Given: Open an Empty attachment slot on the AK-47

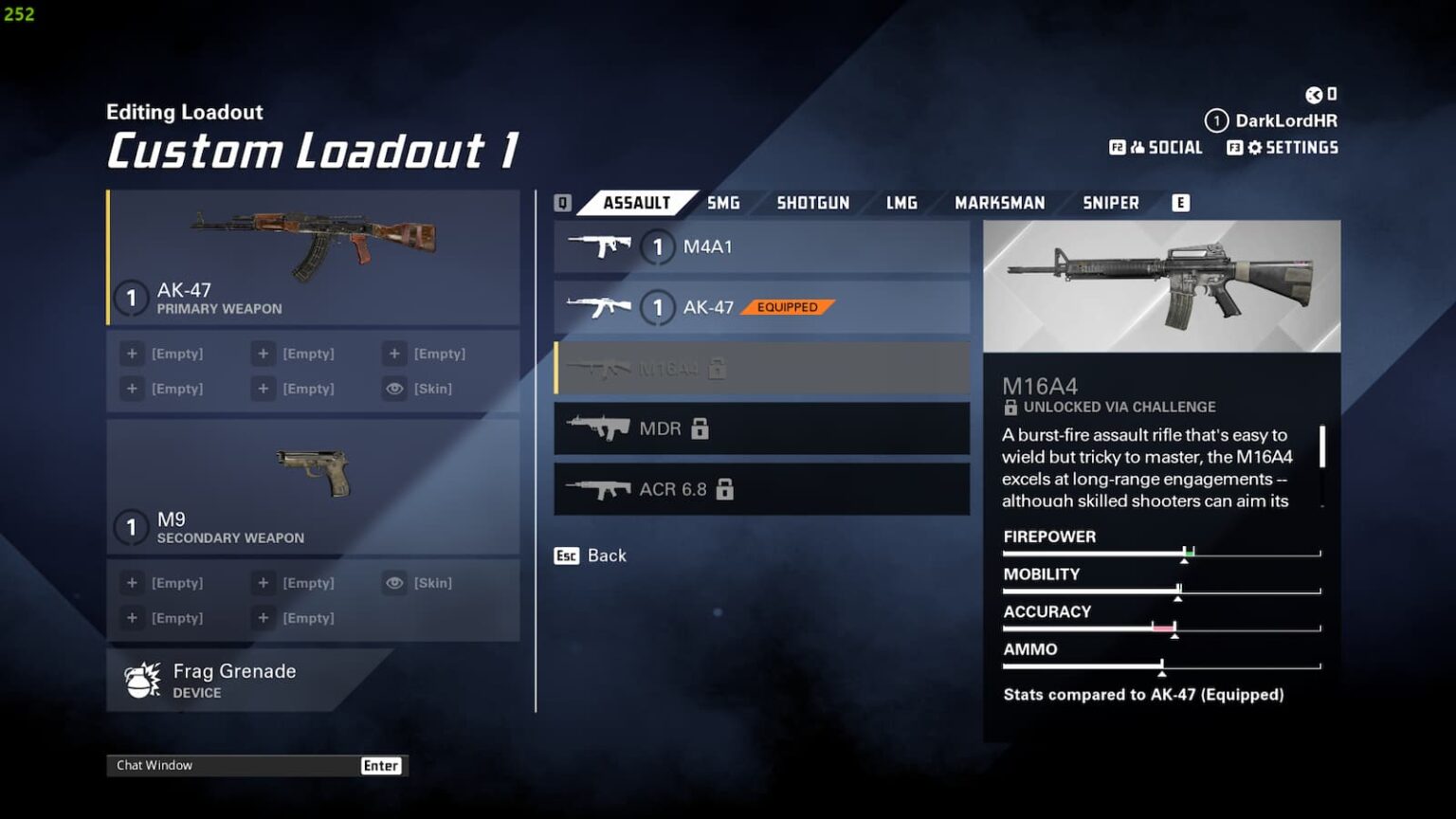Looking at the screenshot, I should pos(132,353).
